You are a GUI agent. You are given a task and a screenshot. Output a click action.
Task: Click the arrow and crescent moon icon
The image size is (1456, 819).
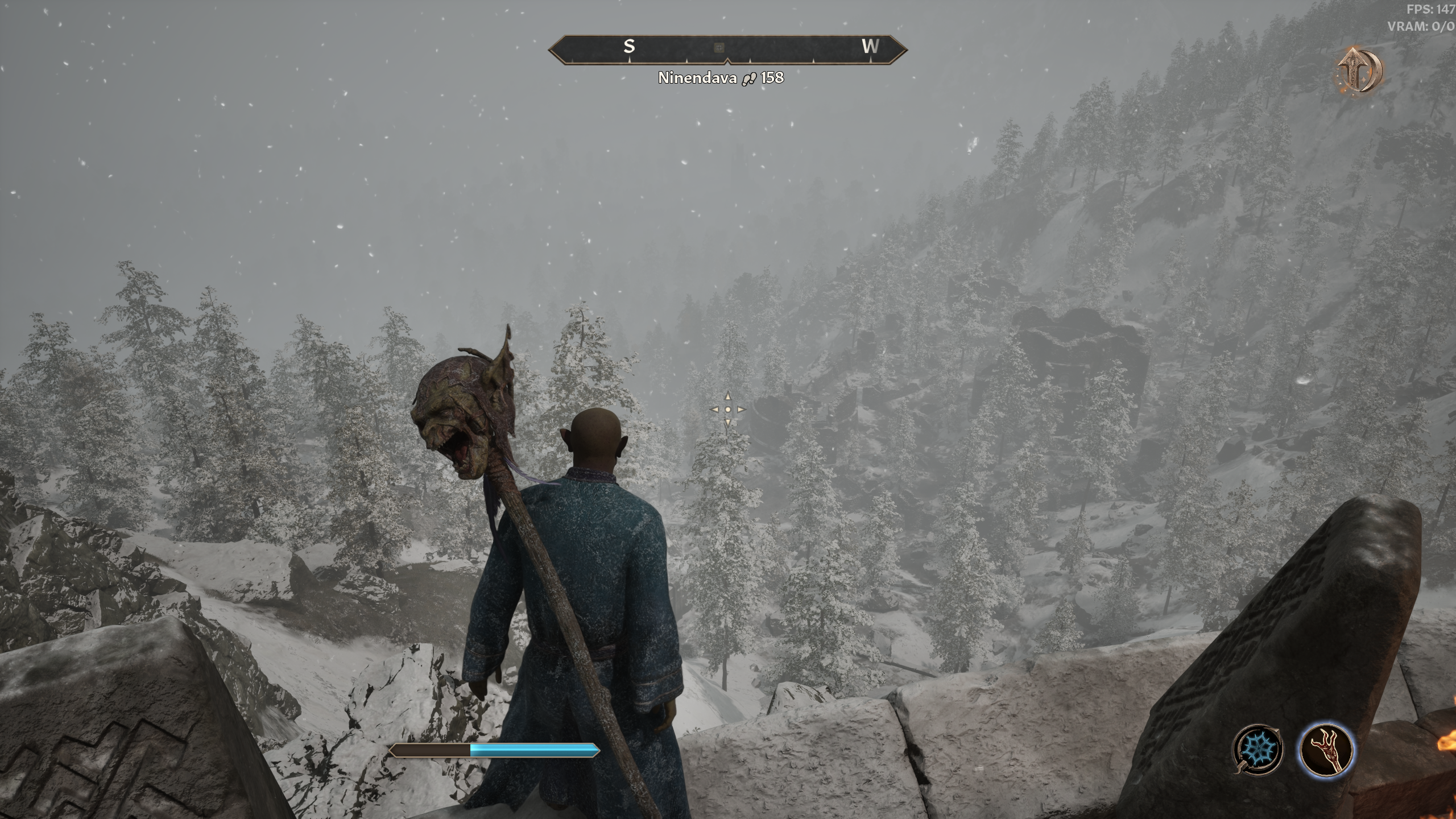pos(1359,71)
